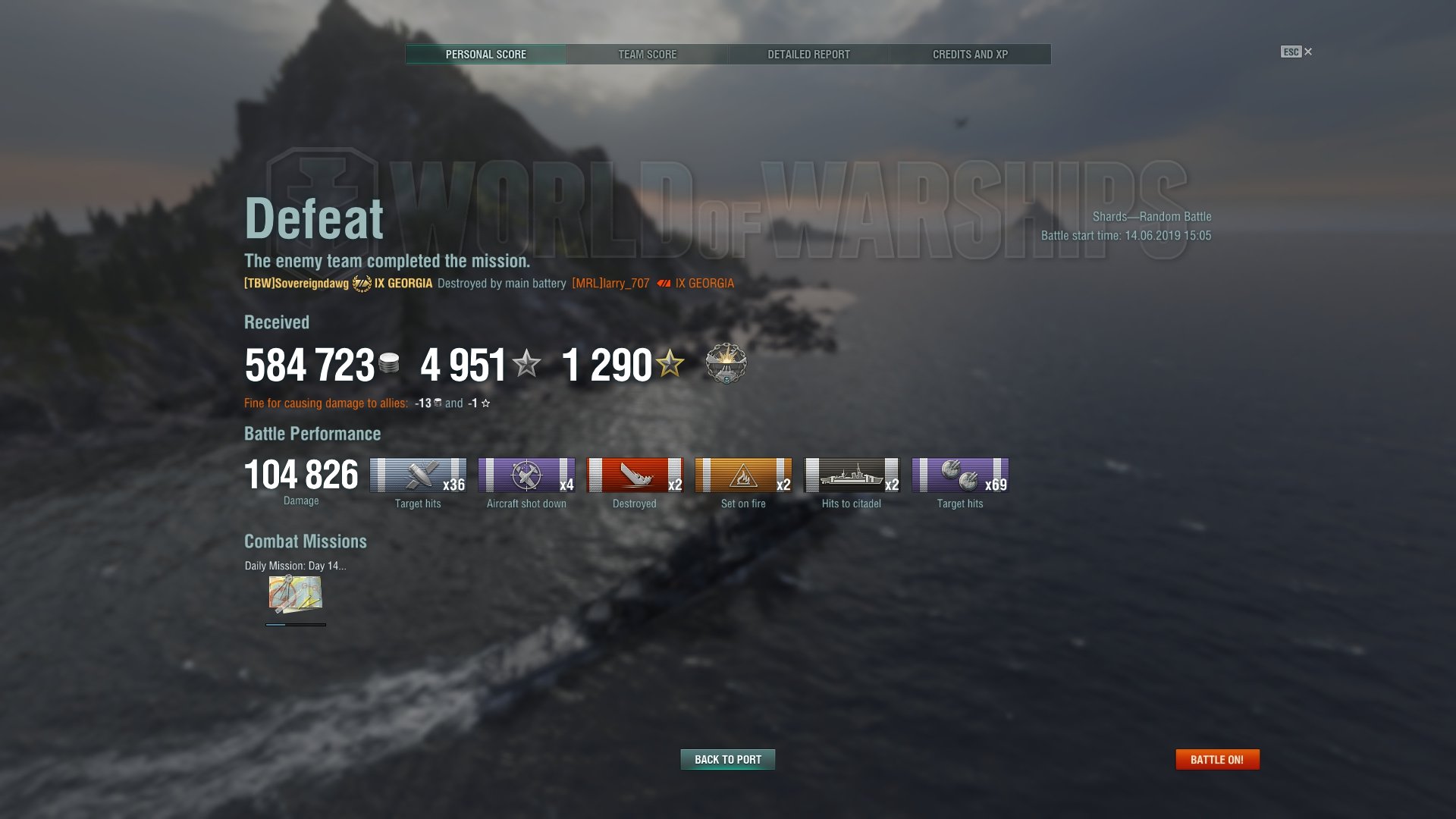Screen dimensions: 1456x819
Task: Open the Daily Mission map thumbnail
Action: tap(295, 594)
